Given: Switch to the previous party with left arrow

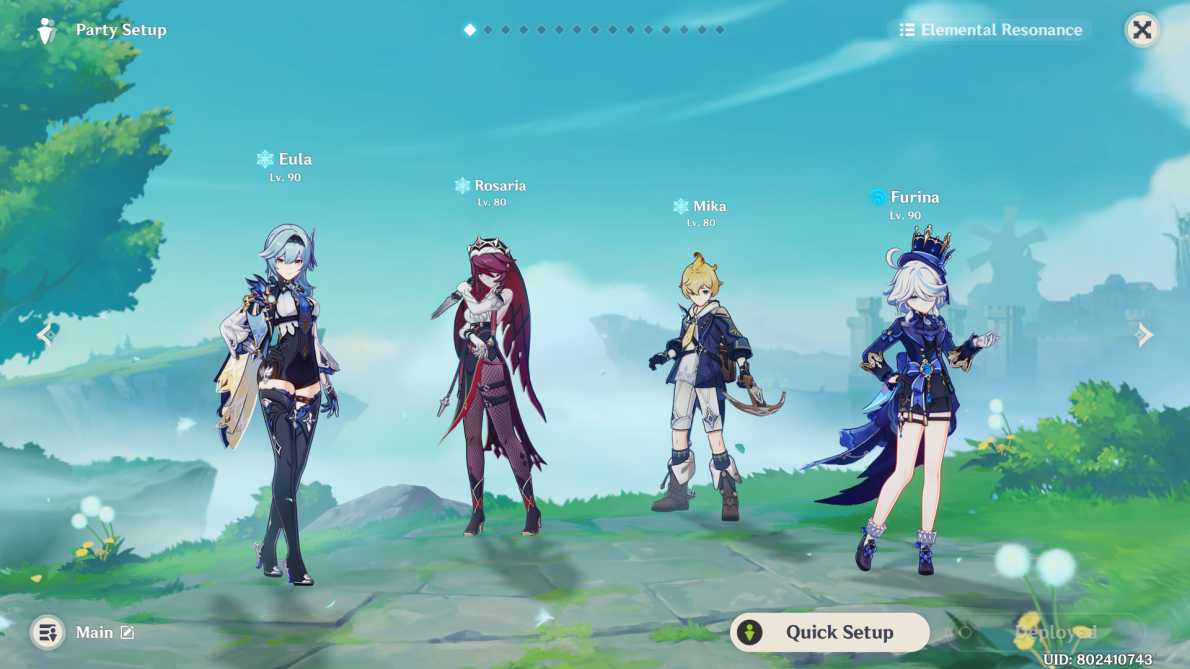Looking at the screenshot, I should [45, 334].
